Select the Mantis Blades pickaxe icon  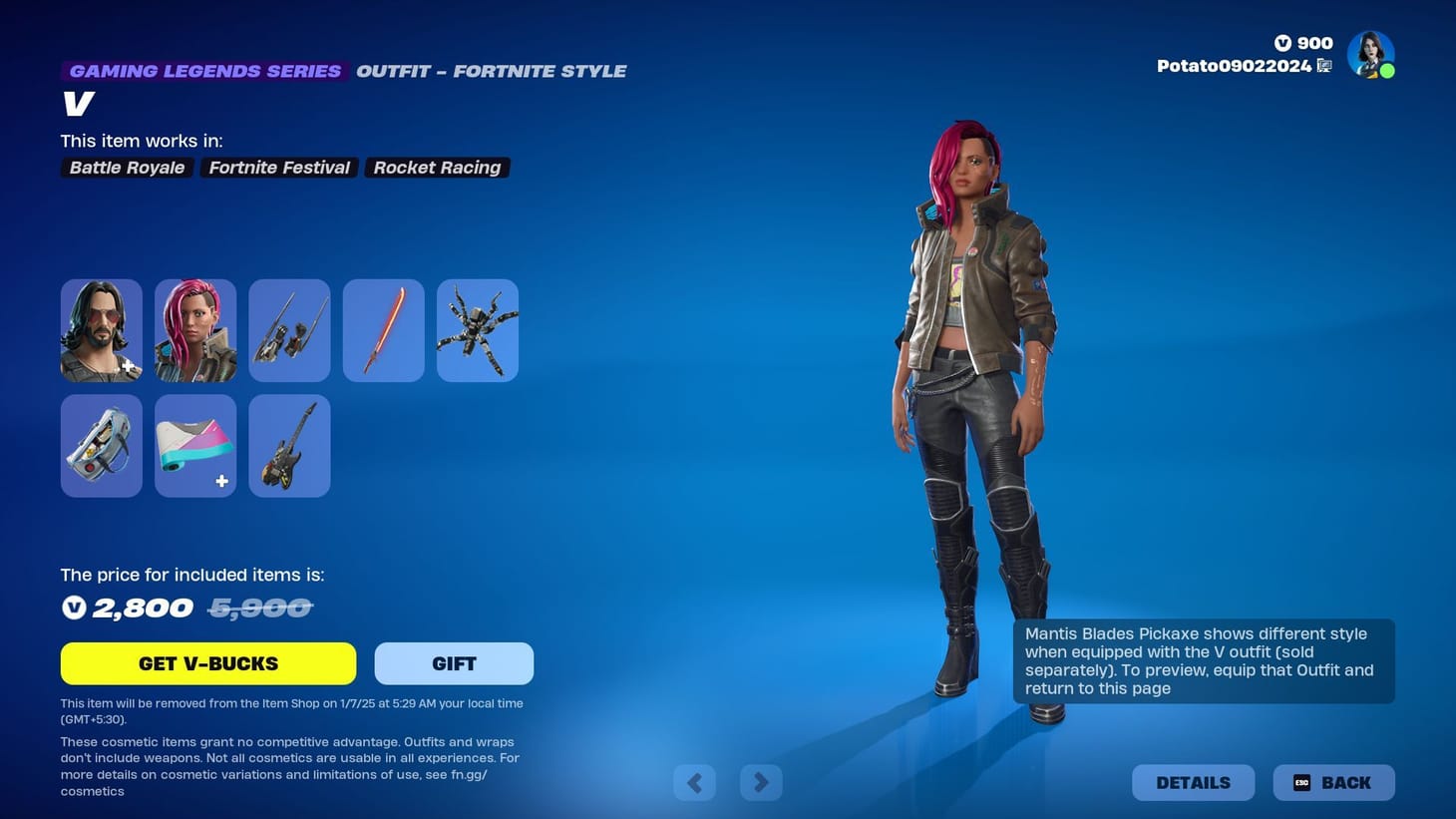289,329
